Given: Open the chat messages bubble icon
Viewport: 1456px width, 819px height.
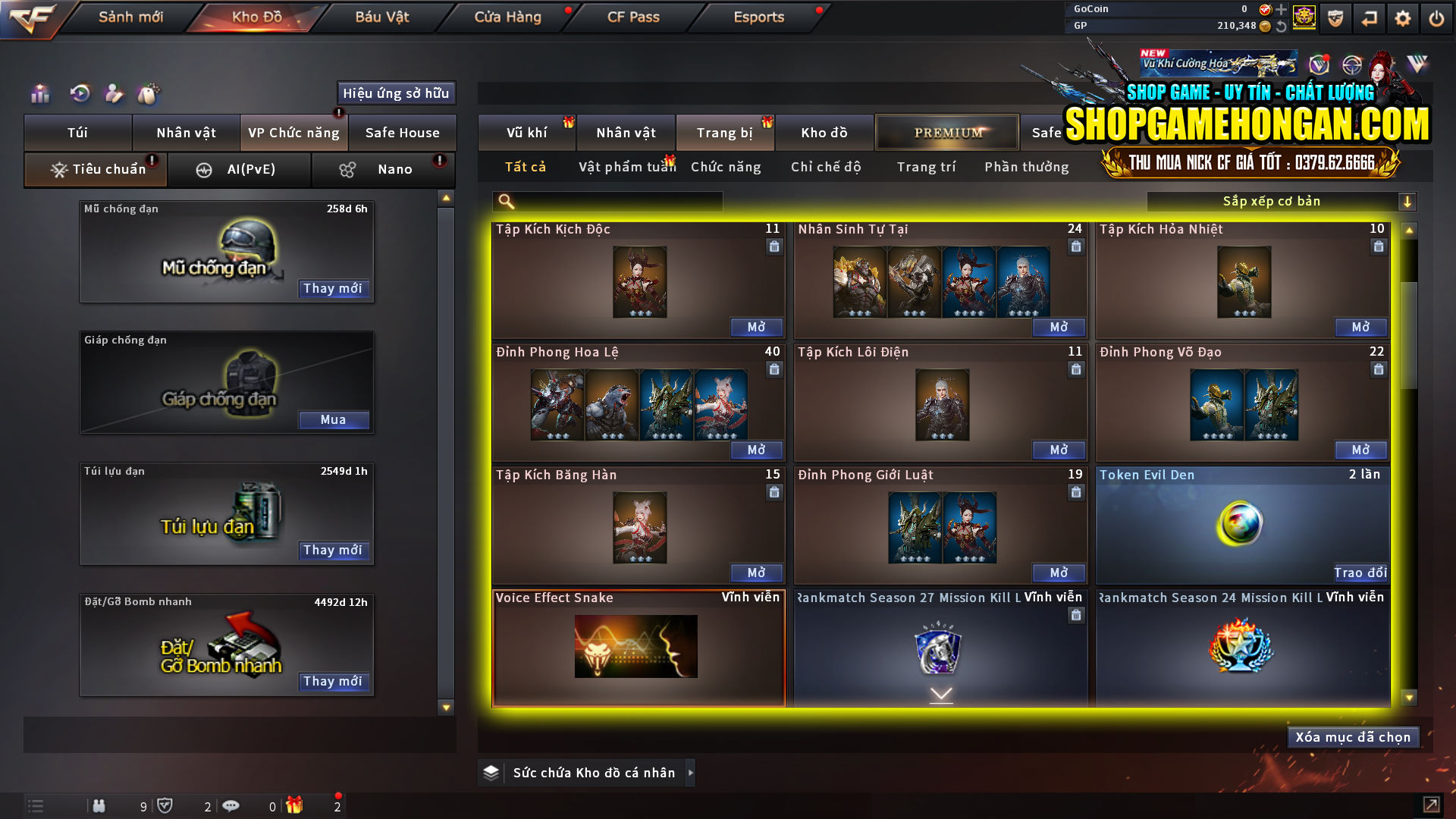Looking at the screenshot, I should tap(231, 806).
